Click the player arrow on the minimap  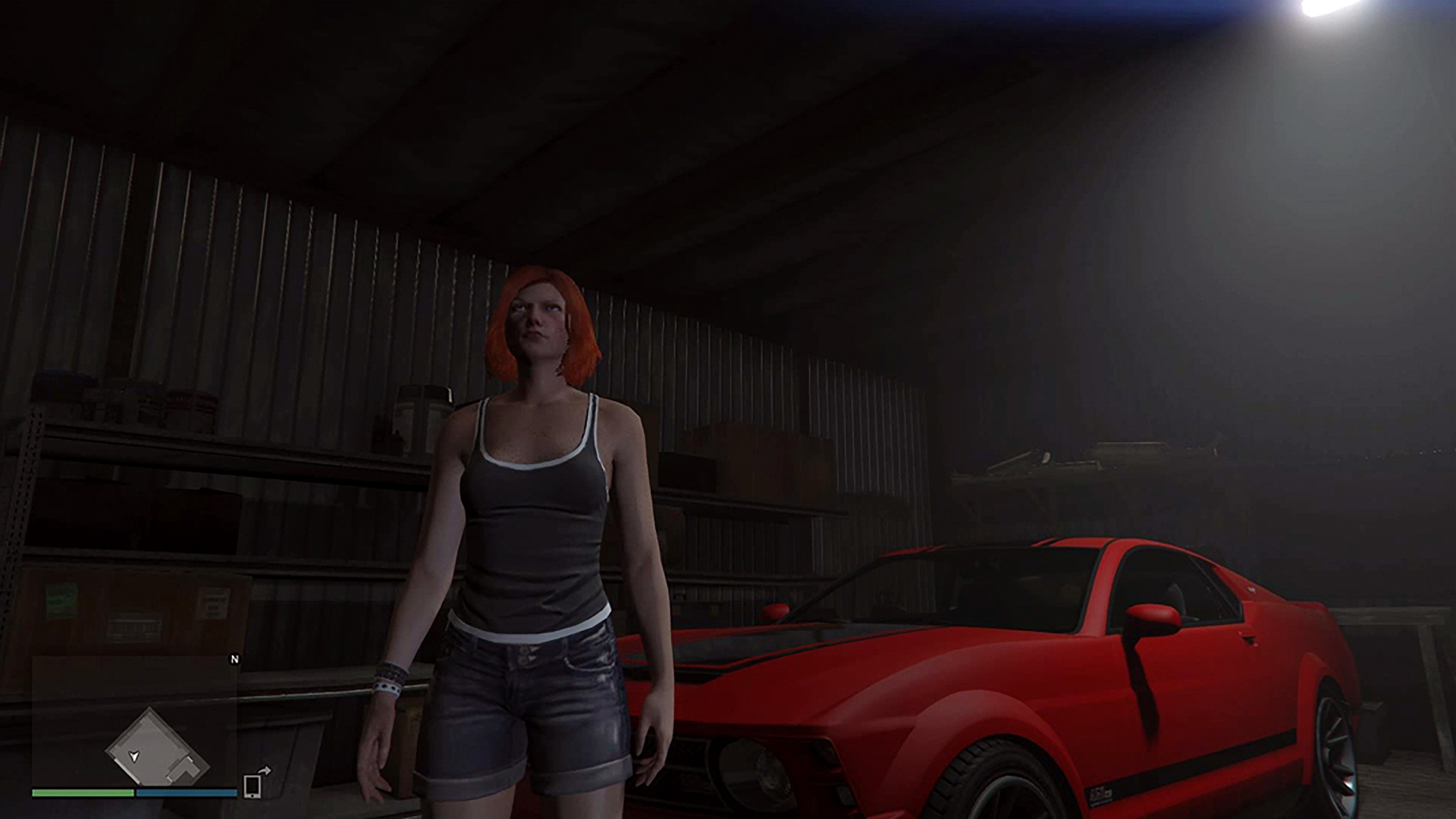(x=134, y=756)
